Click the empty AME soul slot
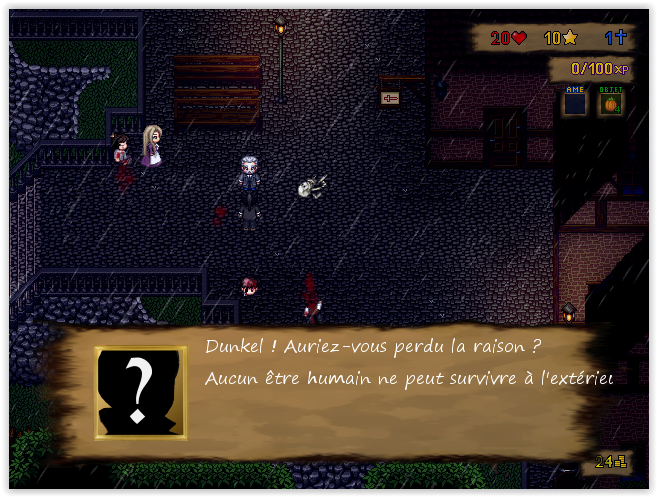 point(574,102)
